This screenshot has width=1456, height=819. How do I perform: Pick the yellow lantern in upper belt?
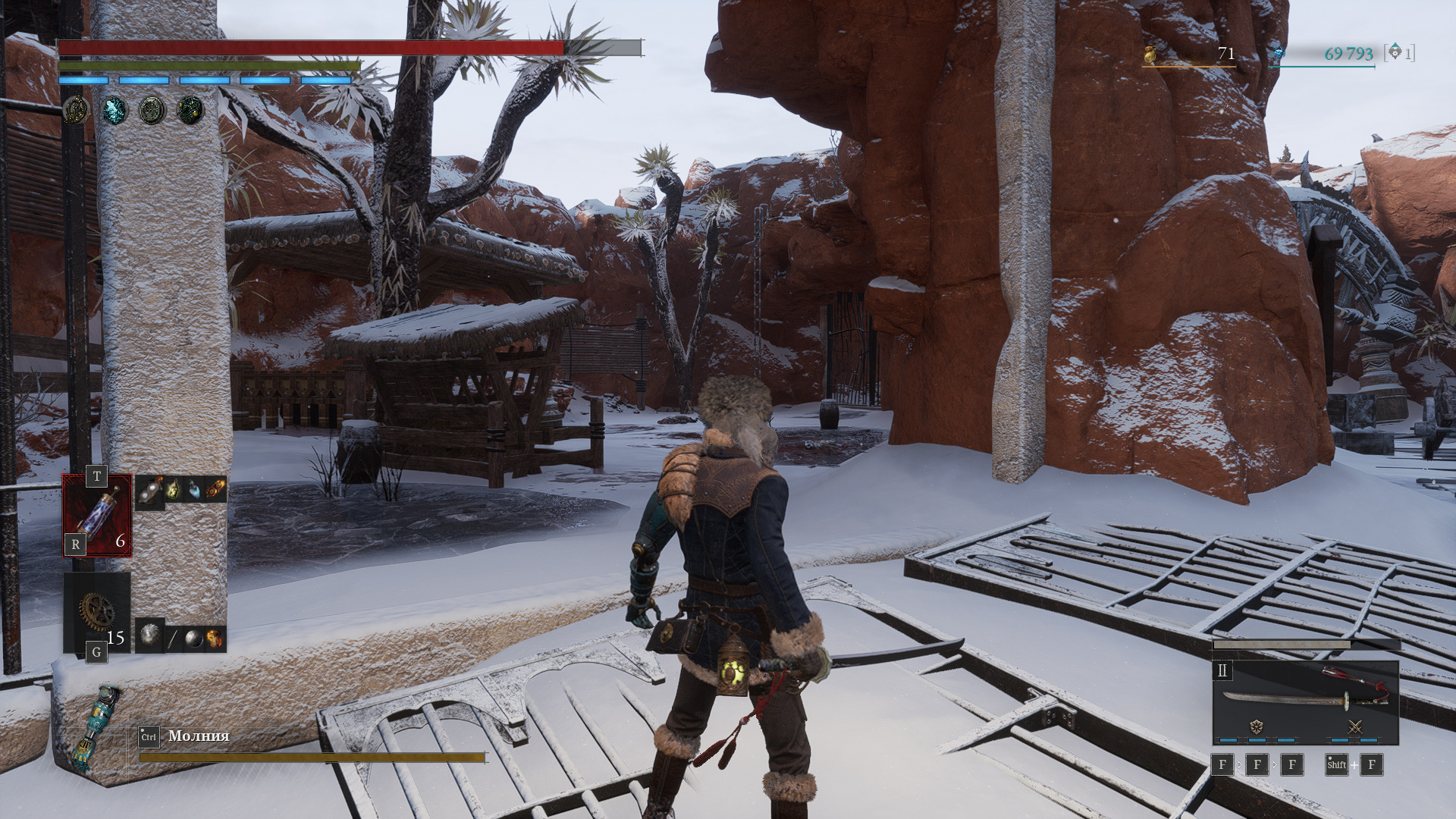pyautogui.click(x=173, y=489)
